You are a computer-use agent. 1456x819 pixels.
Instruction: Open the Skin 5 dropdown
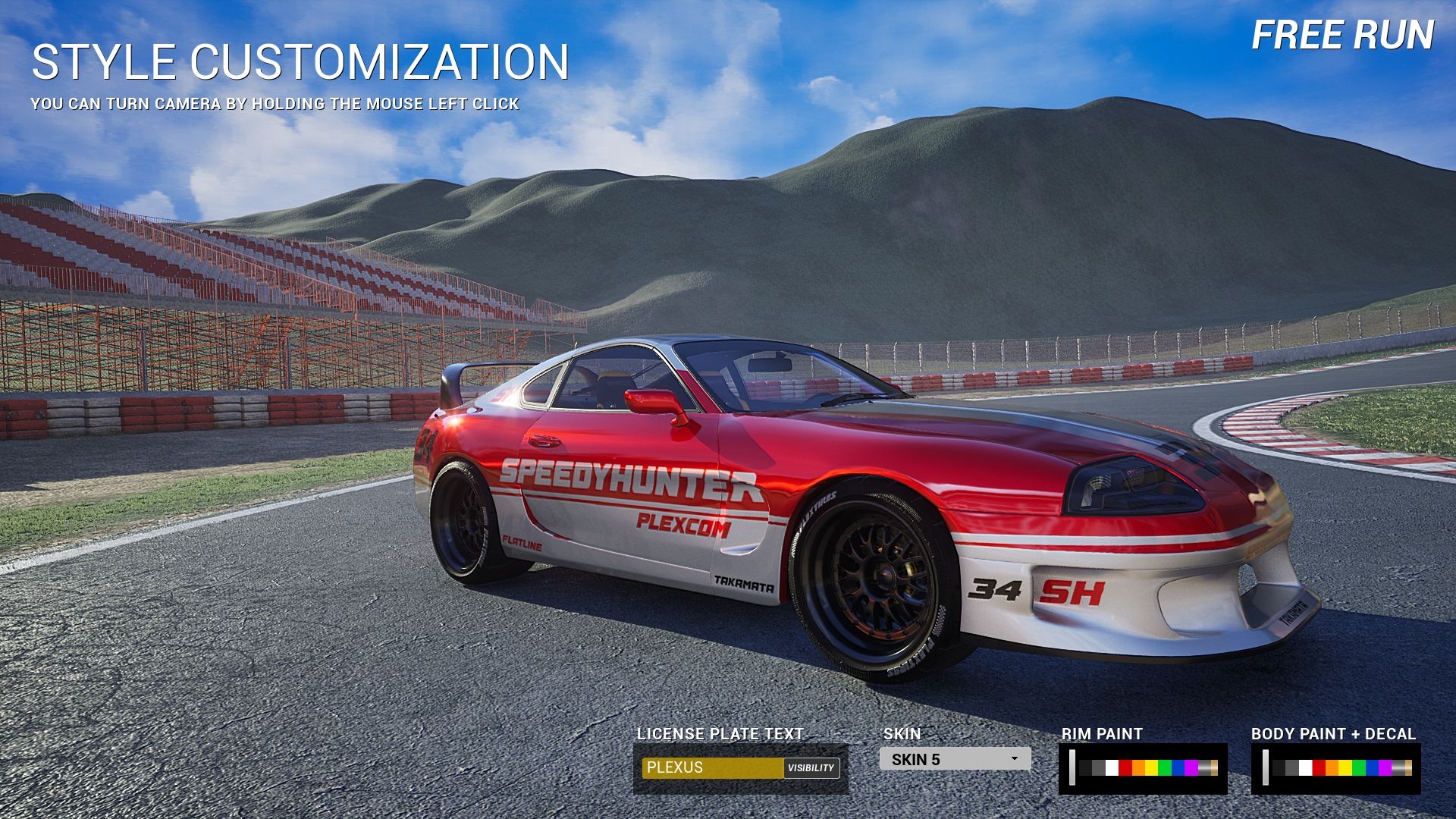point(955,759)
